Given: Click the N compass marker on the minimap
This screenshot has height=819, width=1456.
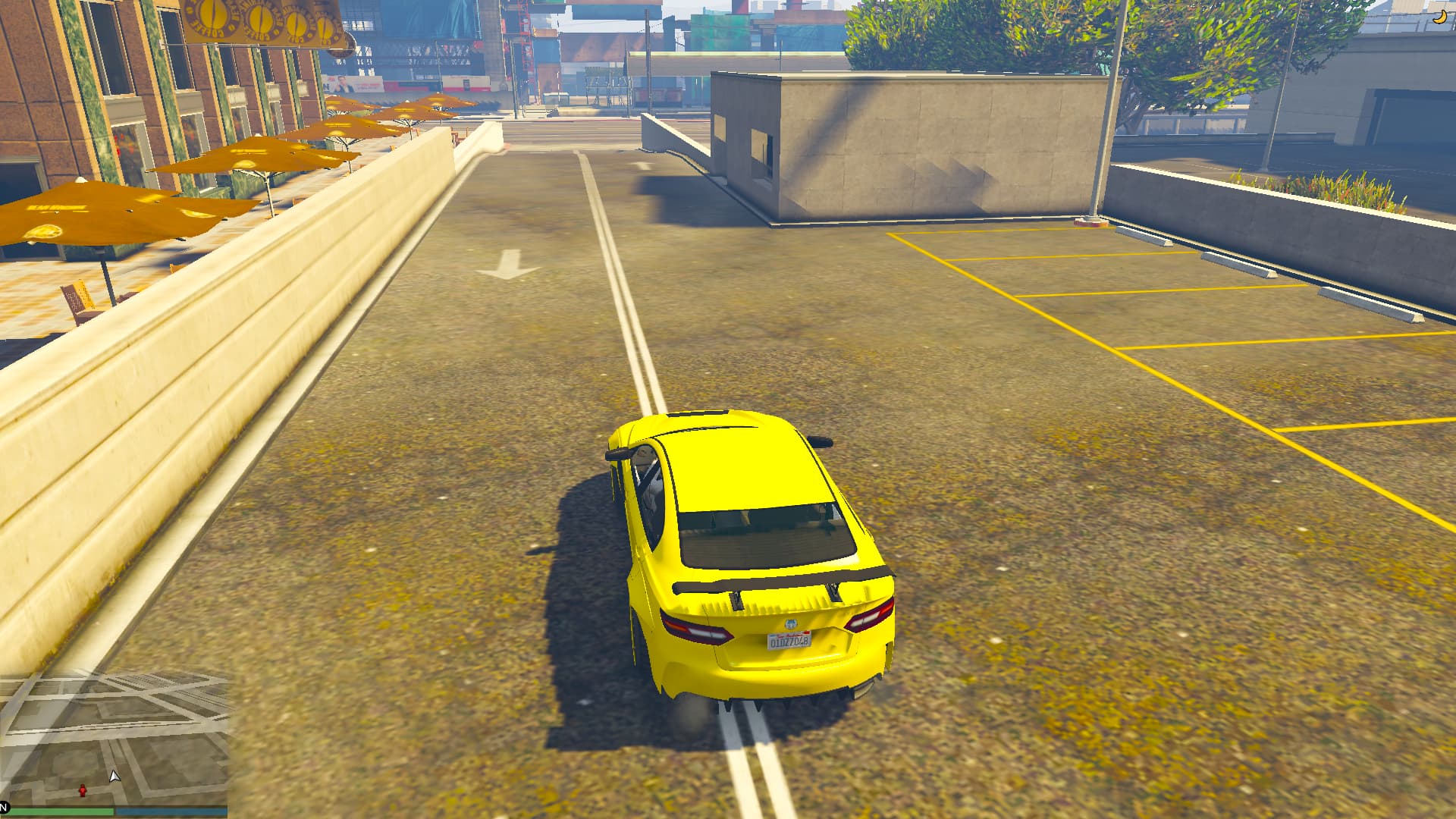Looking at the screenshot, I should pos(3,808).
